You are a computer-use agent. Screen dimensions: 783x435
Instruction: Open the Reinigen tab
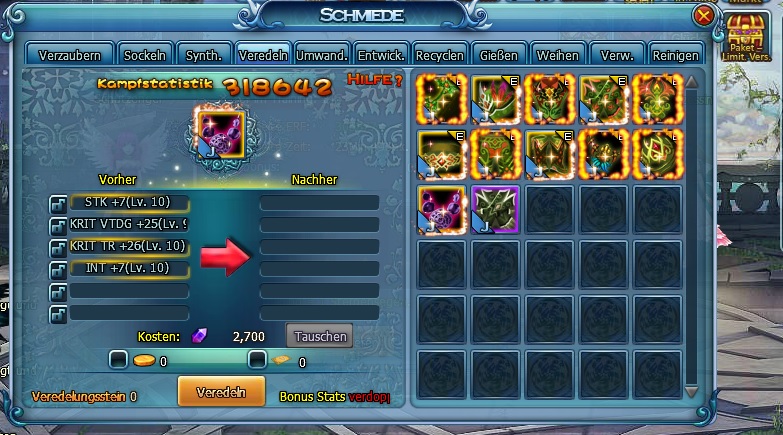click(x=675, y=55)
